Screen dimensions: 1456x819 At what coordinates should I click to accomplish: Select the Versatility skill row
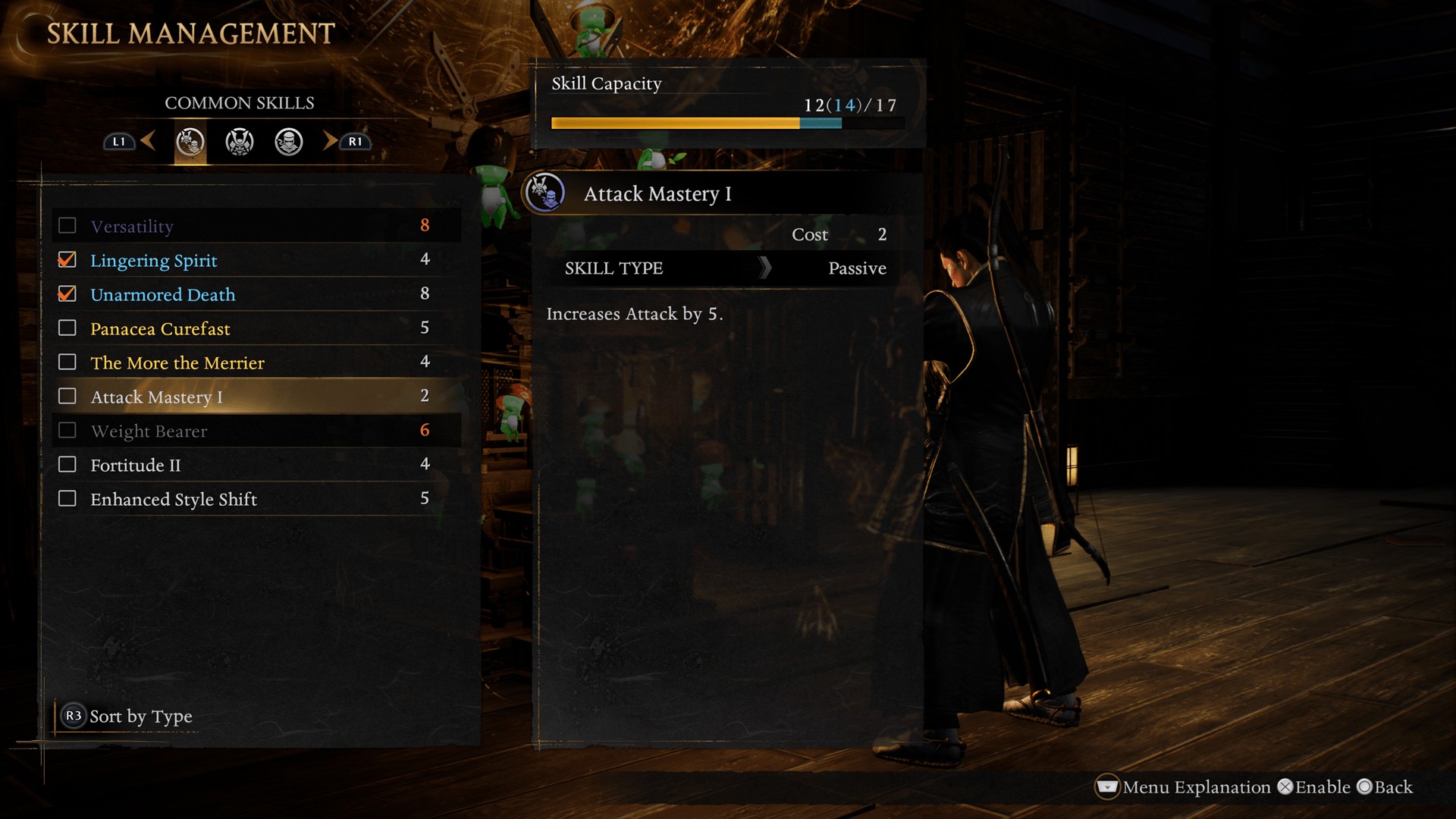256,226
